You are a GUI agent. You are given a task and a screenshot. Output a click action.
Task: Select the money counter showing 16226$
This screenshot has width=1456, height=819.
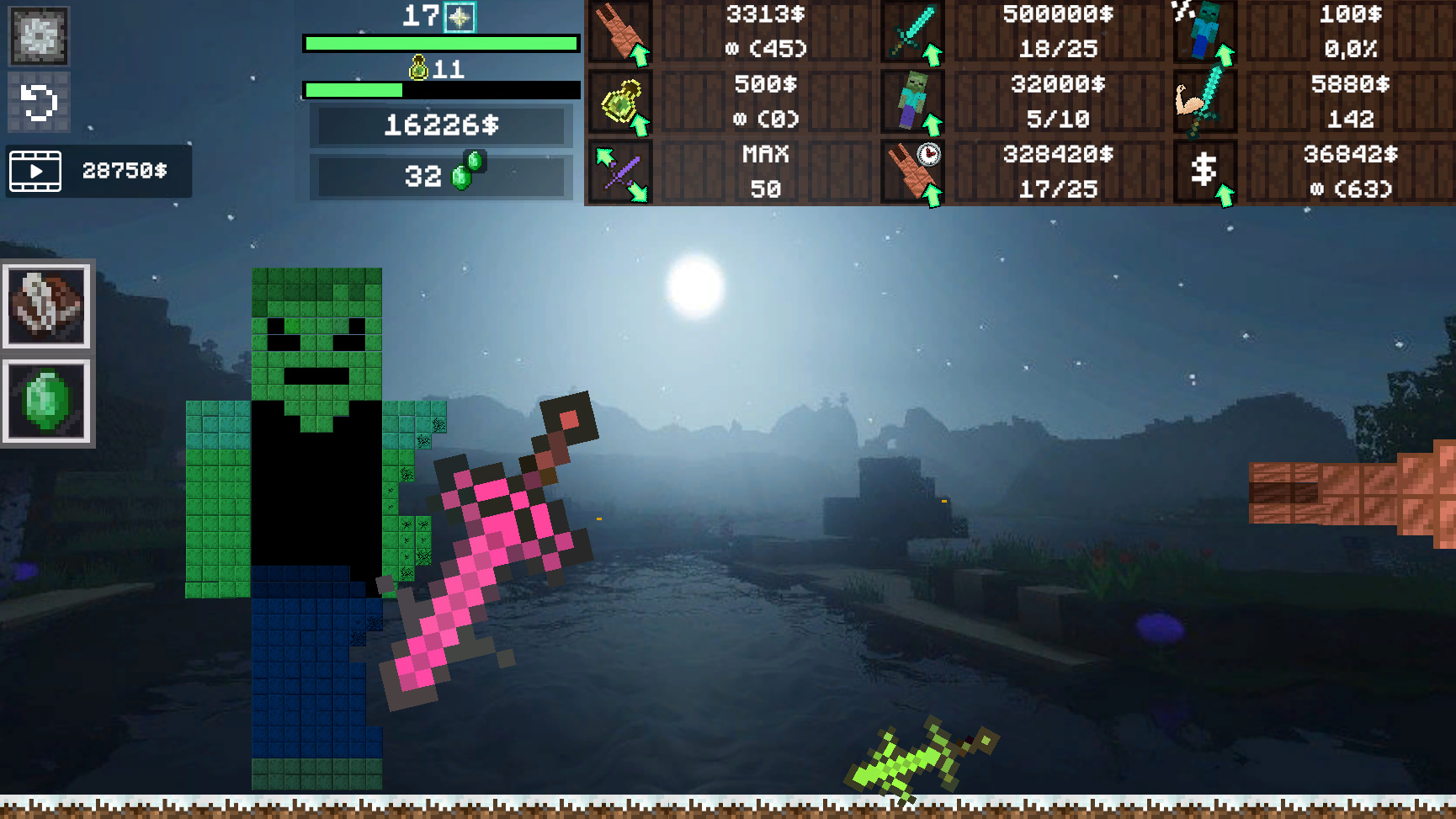441,127
